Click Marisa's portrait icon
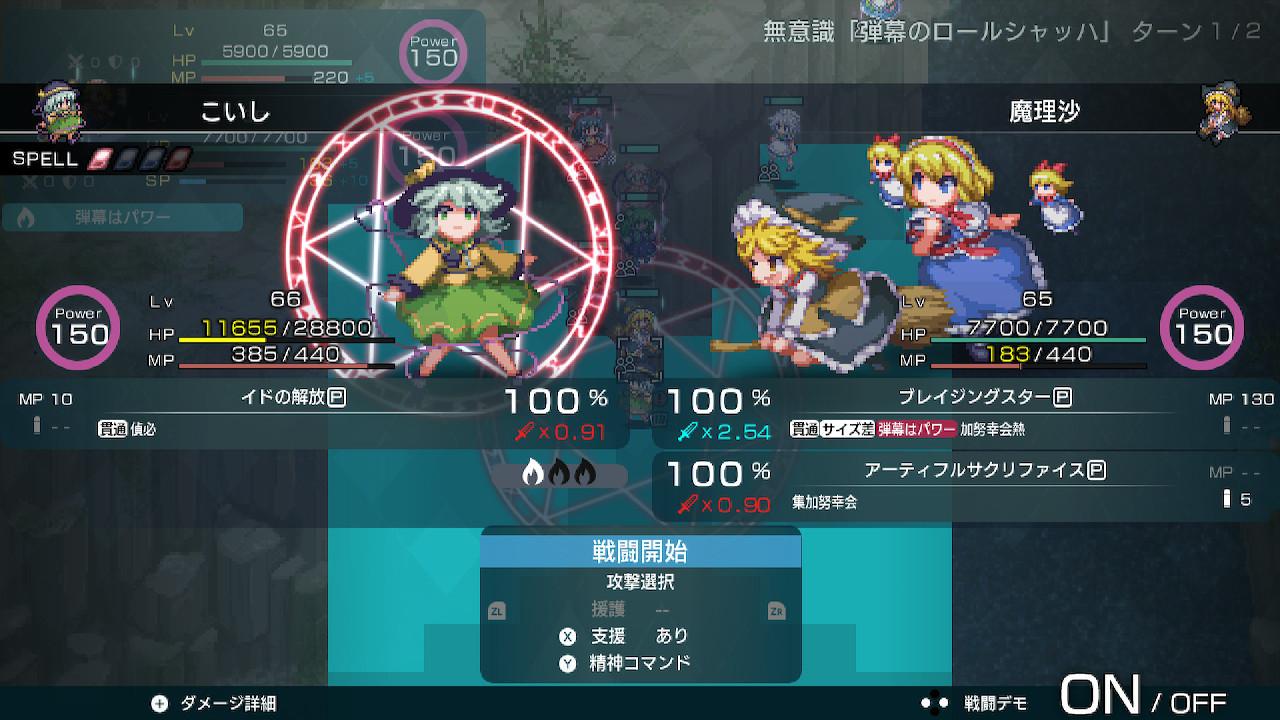The width and height of the screenshot is (1280, 720). pos(1223,112)
